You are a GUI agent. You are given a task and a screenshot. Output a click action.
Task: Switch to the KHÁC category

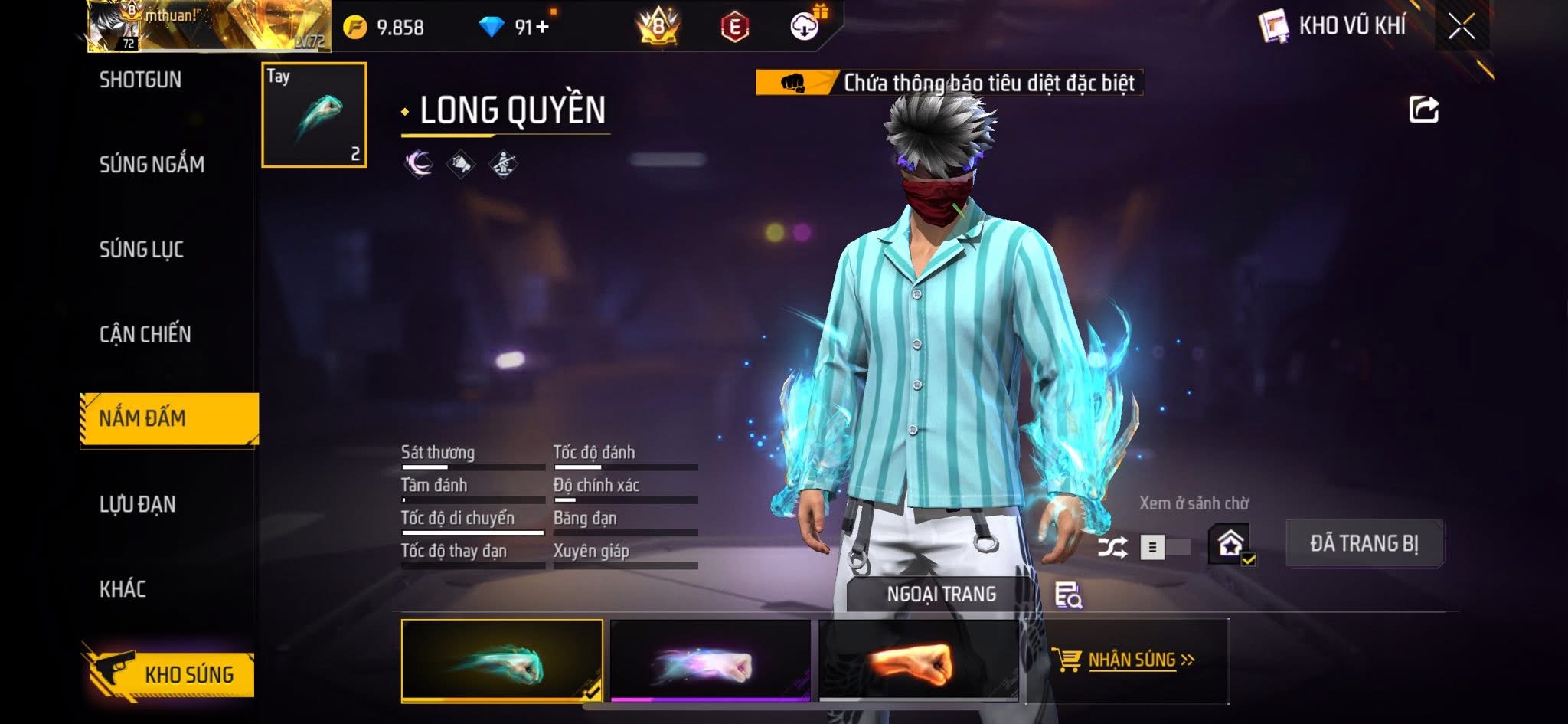122,588
